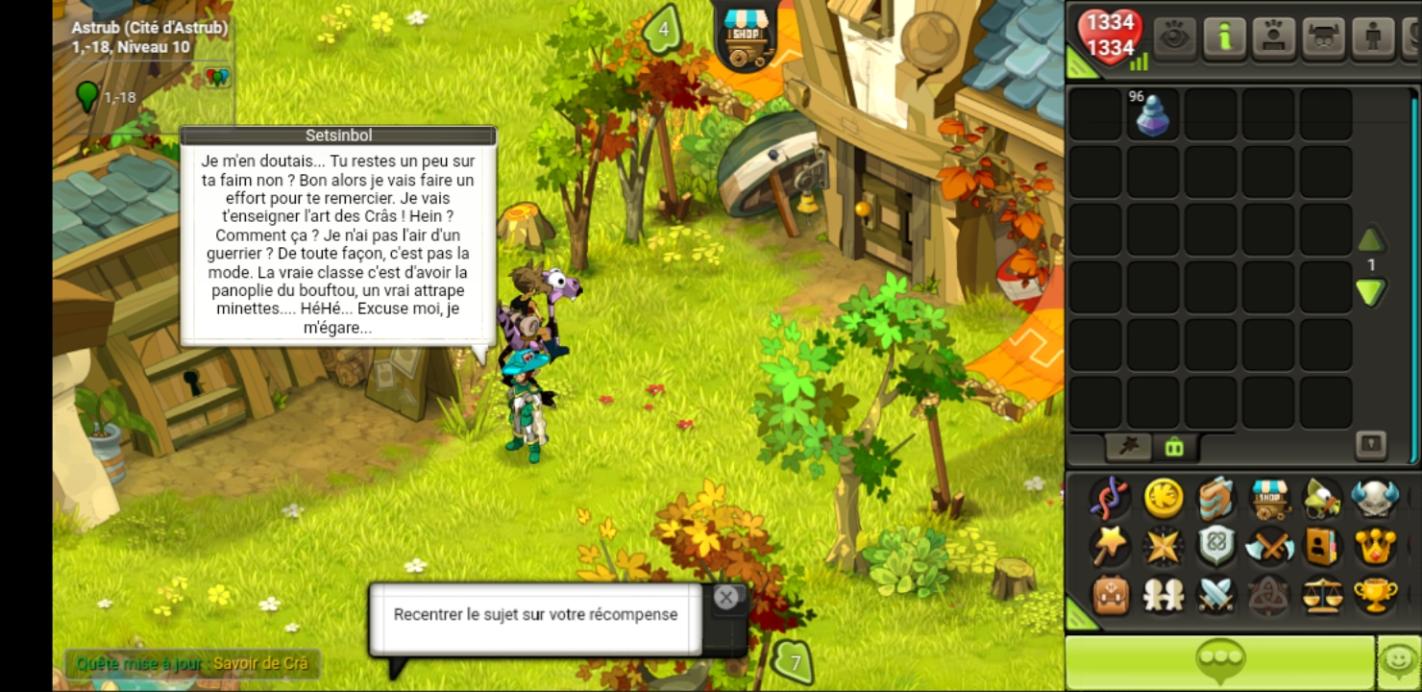Image resolution: width=1422 pixels, height=692 pixels.
Task: Open the golden crown icon
Action: click(1375, 547)
